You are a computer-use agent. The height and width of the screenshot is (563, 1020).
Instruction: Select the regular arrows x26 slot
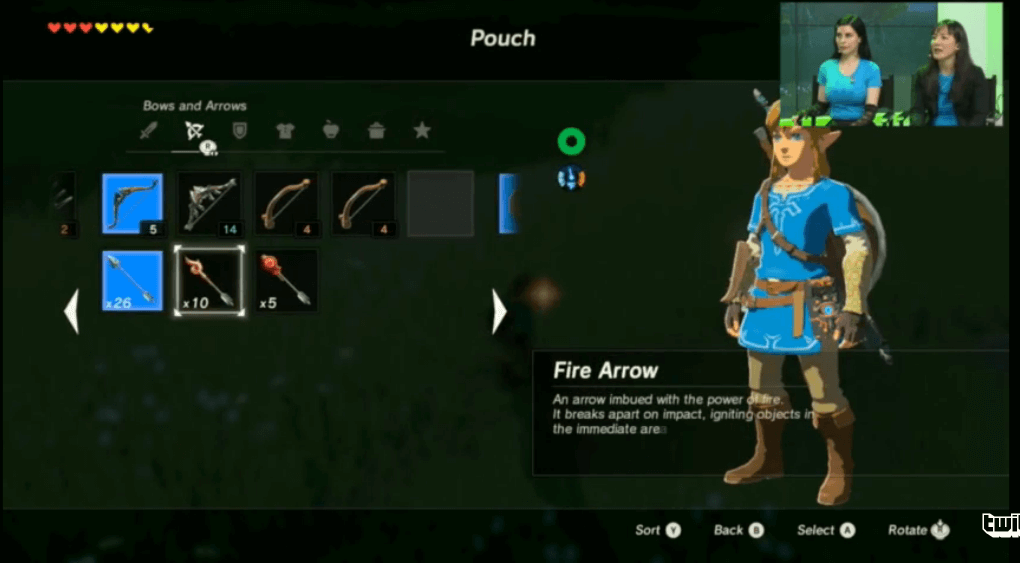pyautogui.click(x=132, y=280)
